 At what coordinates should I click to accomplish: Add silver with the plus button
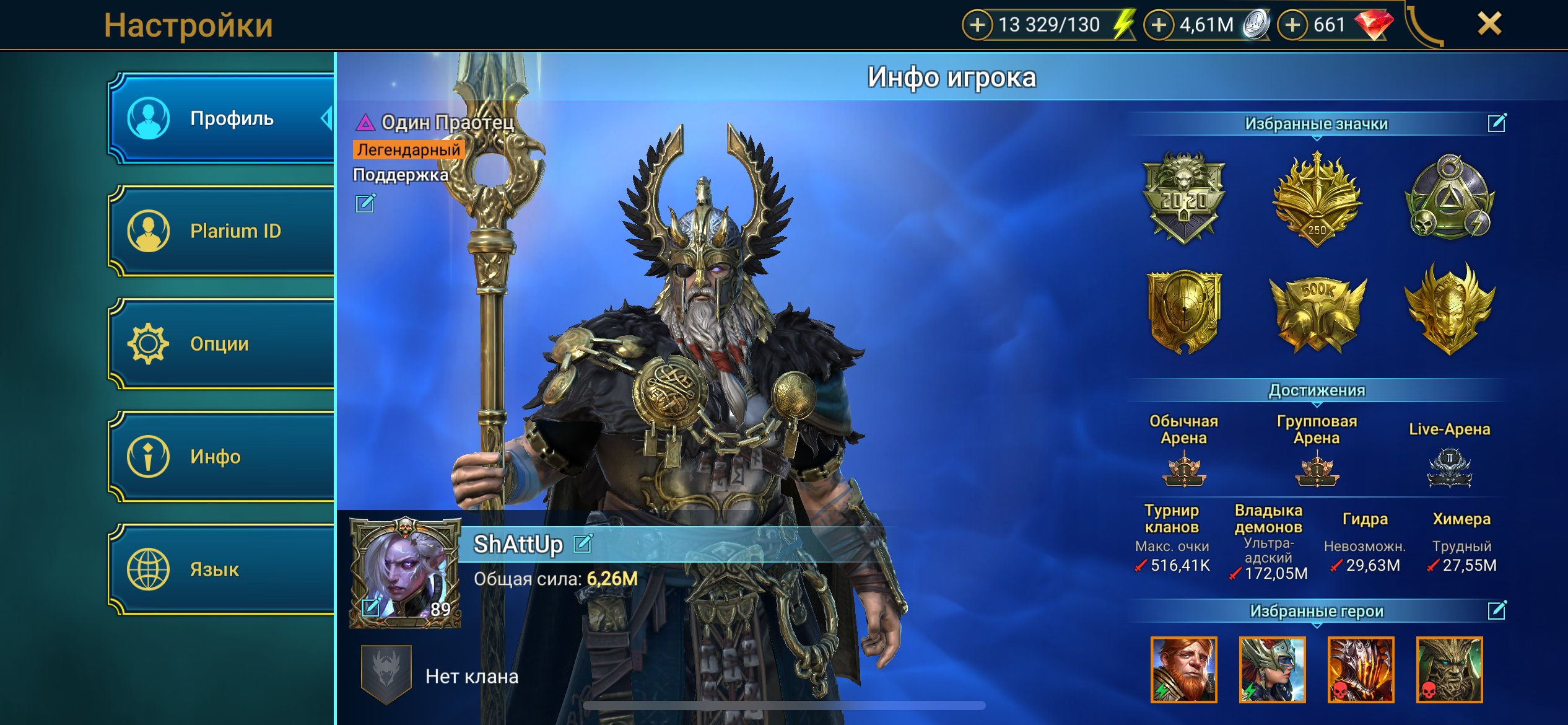(x=1159, y=25)
